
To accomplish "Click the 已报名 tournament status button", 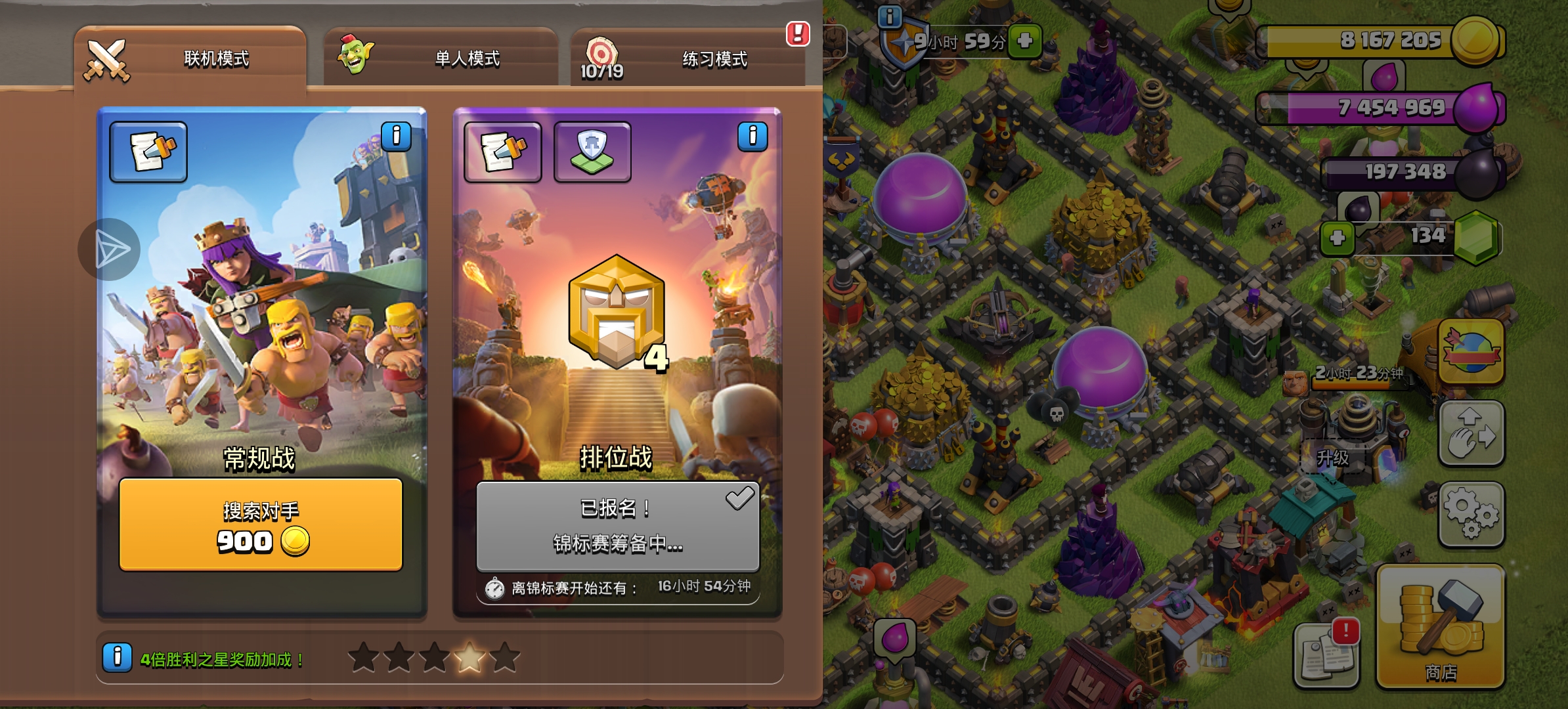I will [617, 526].
